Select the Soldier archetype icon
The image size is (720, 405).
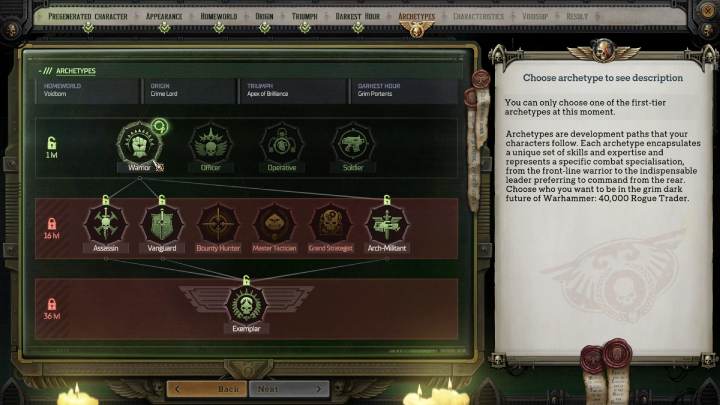point(351,143)
